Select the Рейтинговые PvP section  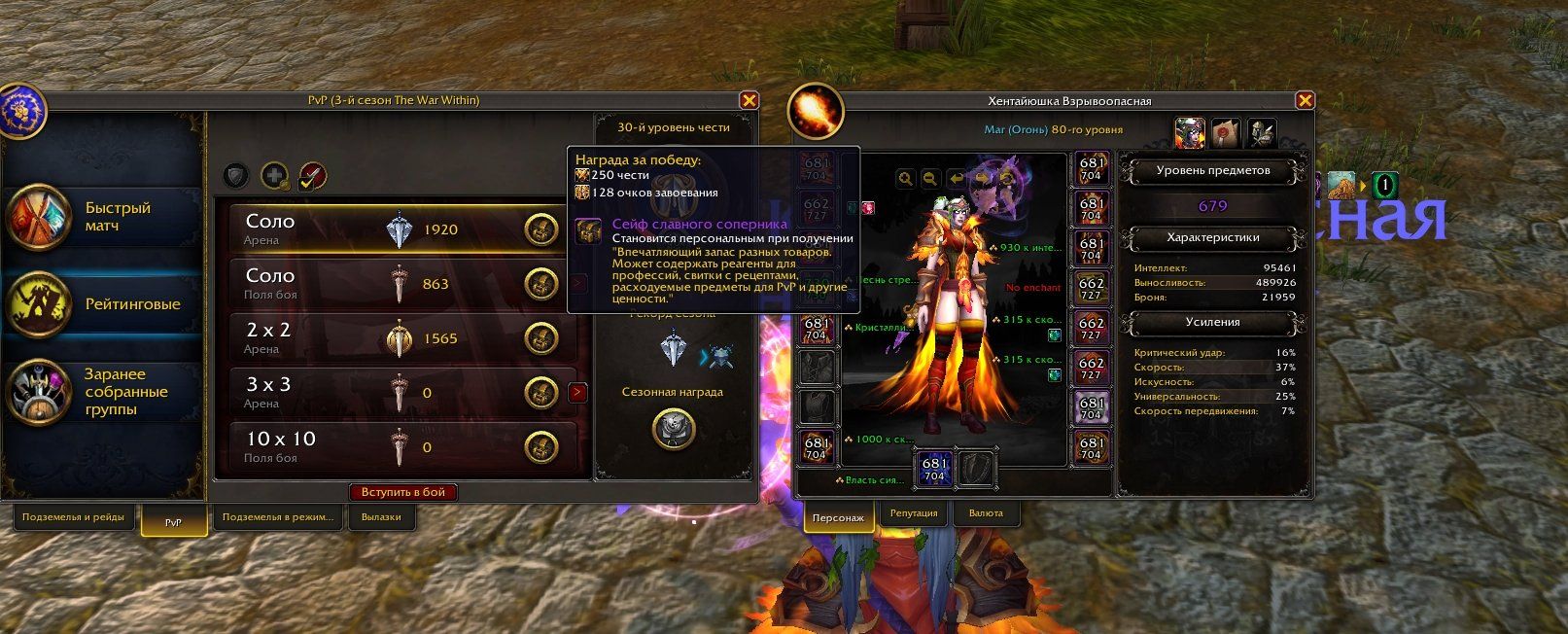pos(102,304)
